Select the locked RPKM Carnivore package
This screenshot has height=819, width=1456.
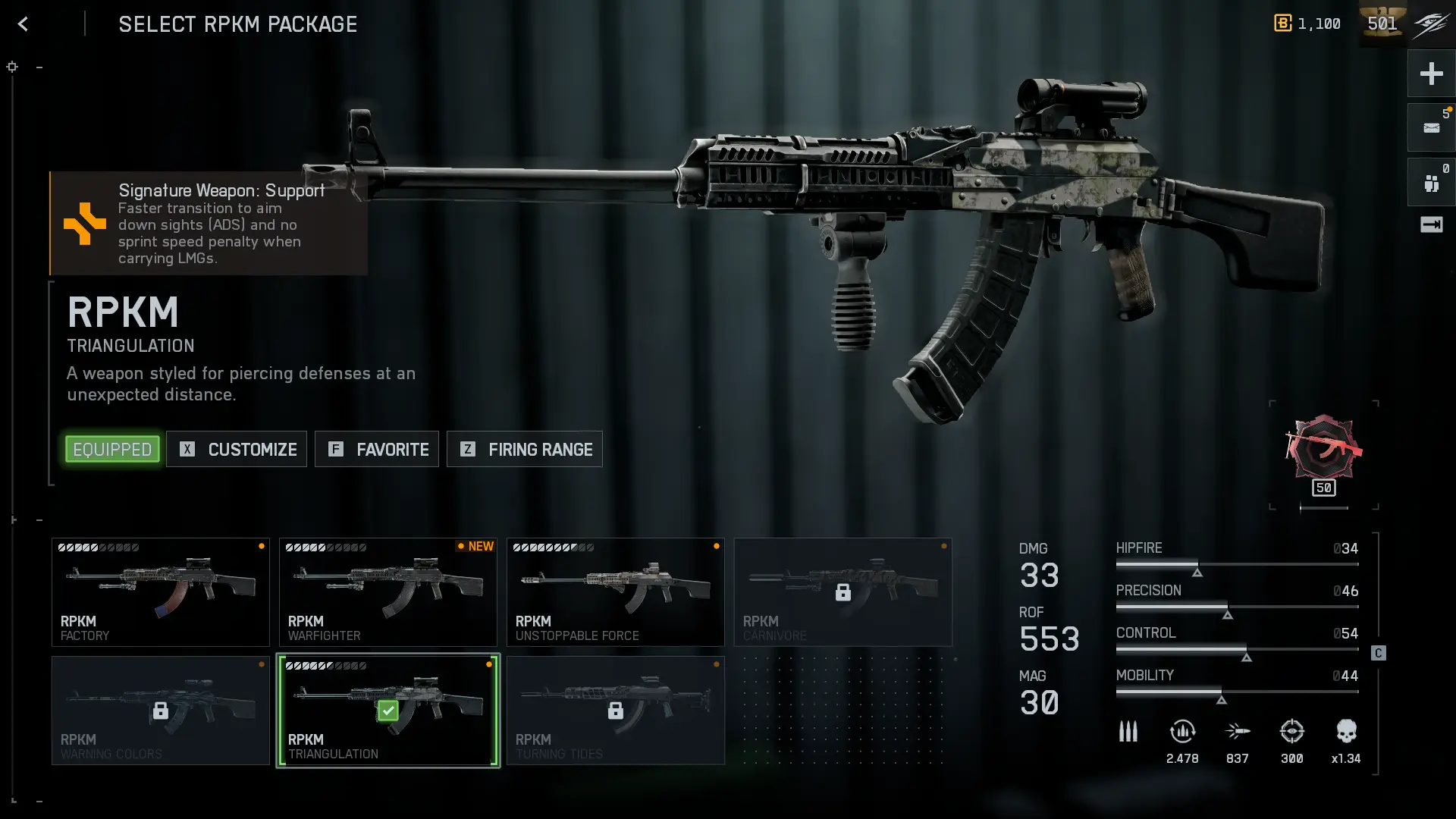tap(843, 592)
